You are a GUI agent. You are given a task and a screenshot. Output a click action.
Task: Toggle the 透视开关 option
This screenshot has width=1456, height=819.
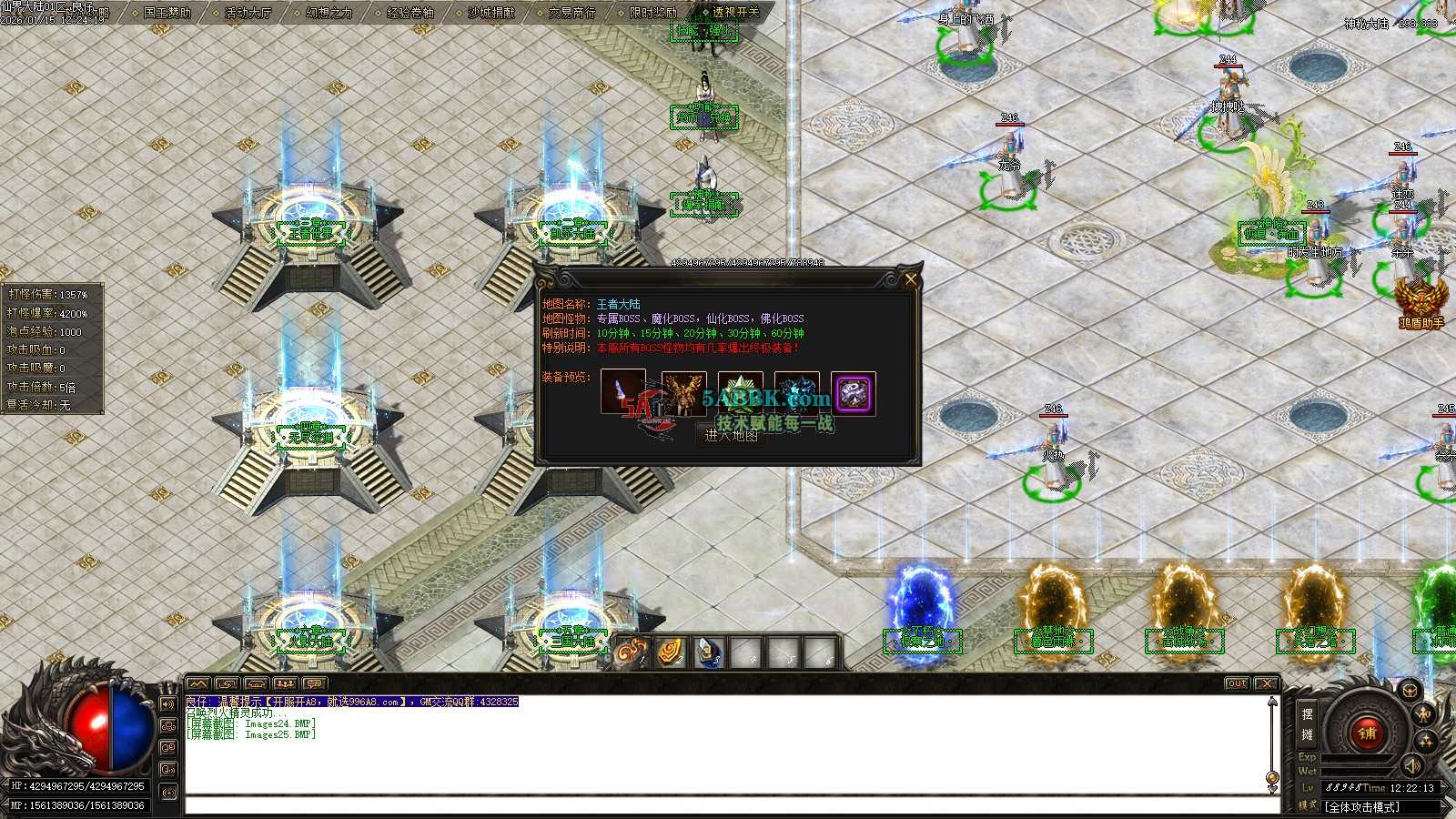coord(735,13)
